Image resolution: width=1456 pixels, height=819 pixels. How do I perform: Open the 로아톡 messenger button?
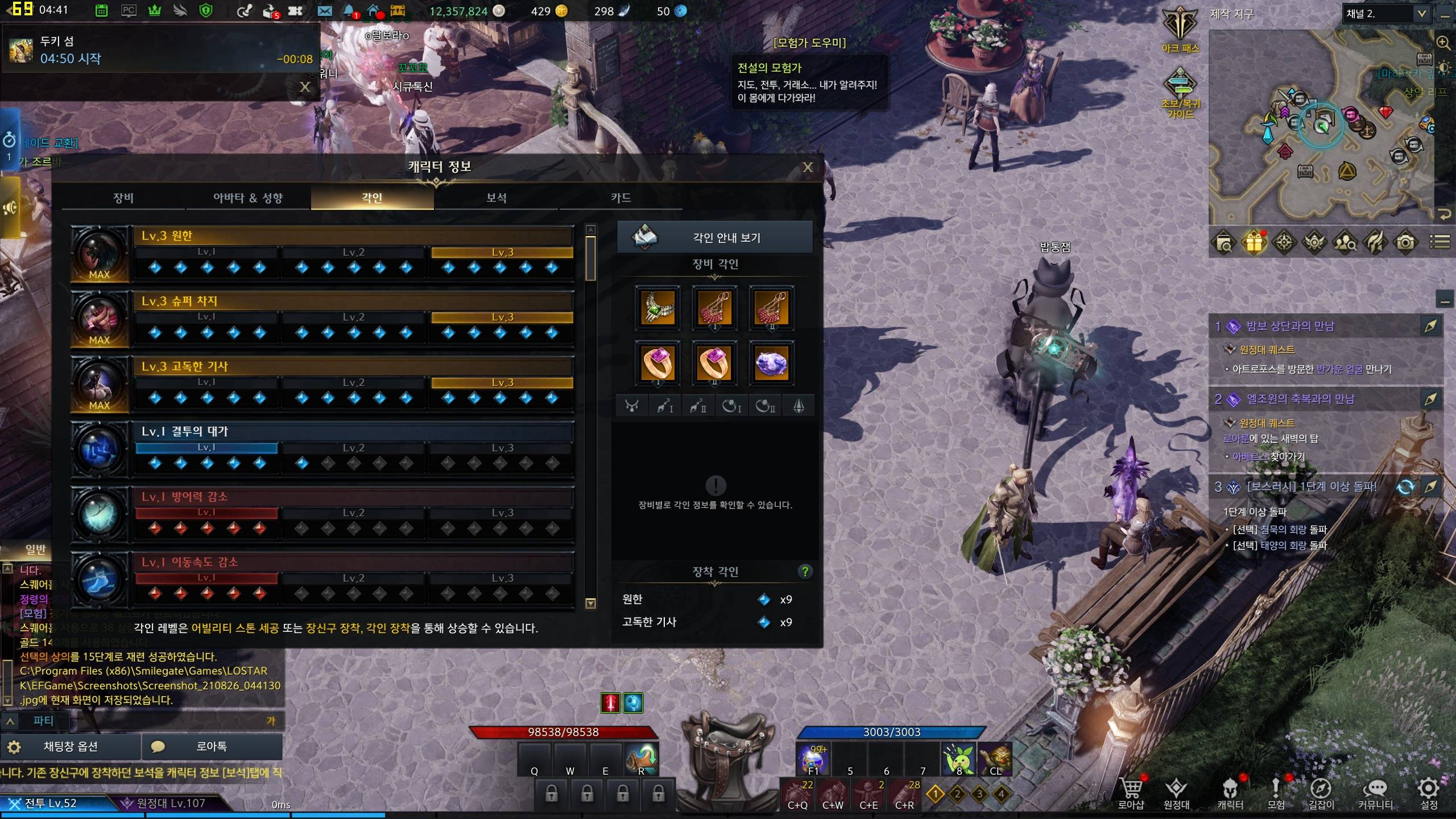click(212, 746)
